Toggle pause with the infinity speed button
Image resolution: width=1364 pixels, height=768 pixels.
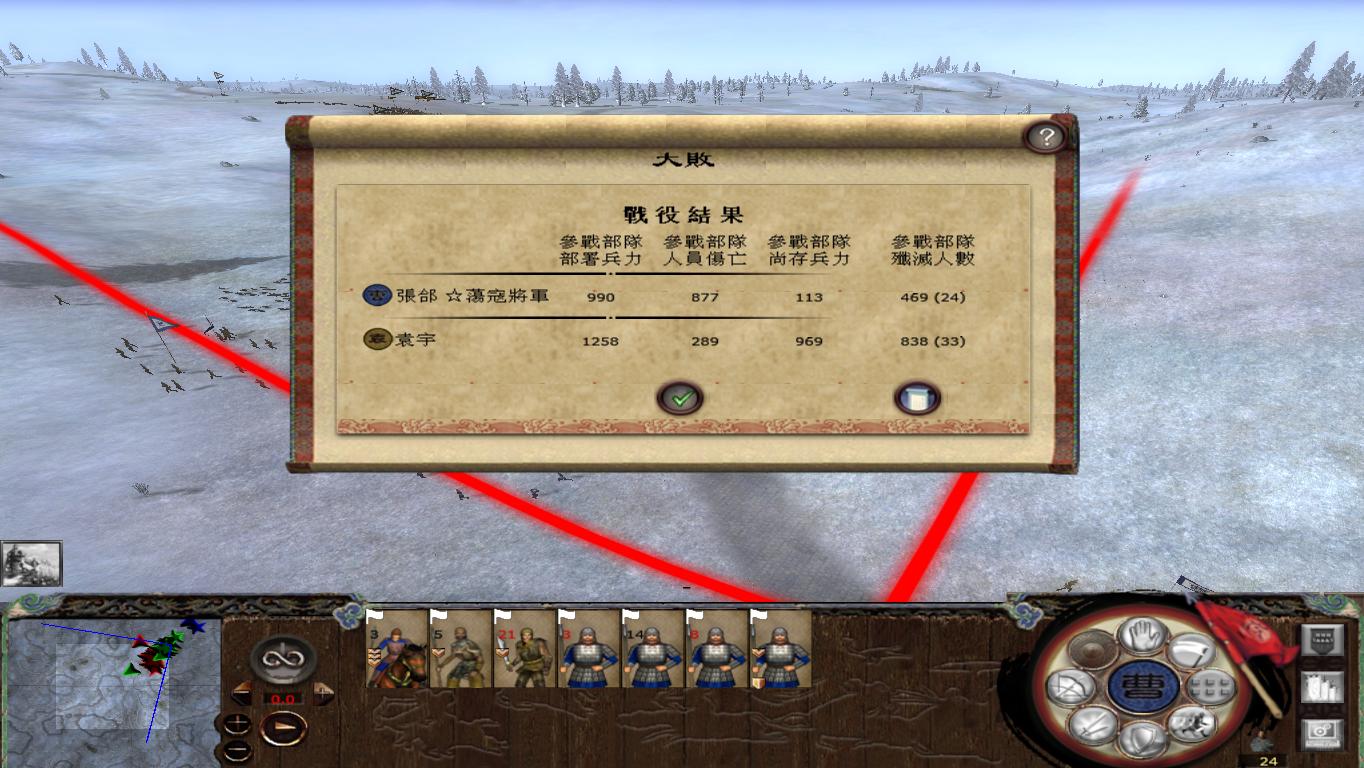282,658
